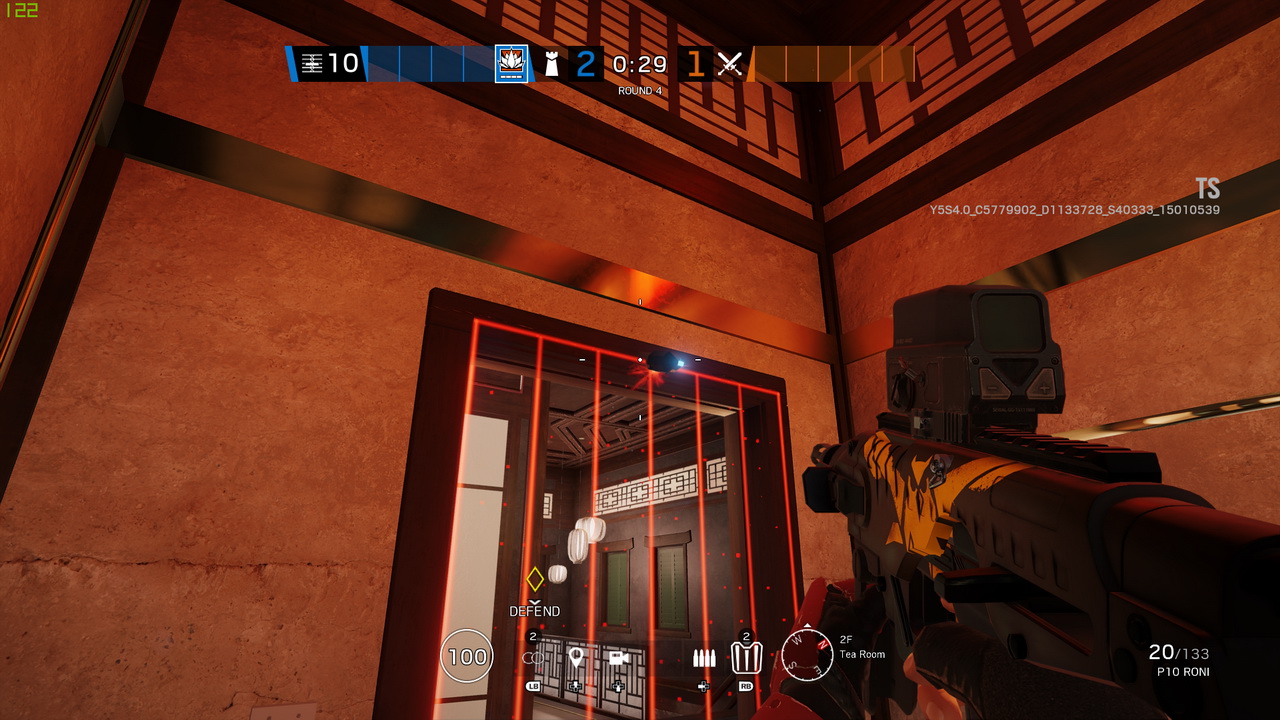Select the 0:29 match timer

point(639,64)
